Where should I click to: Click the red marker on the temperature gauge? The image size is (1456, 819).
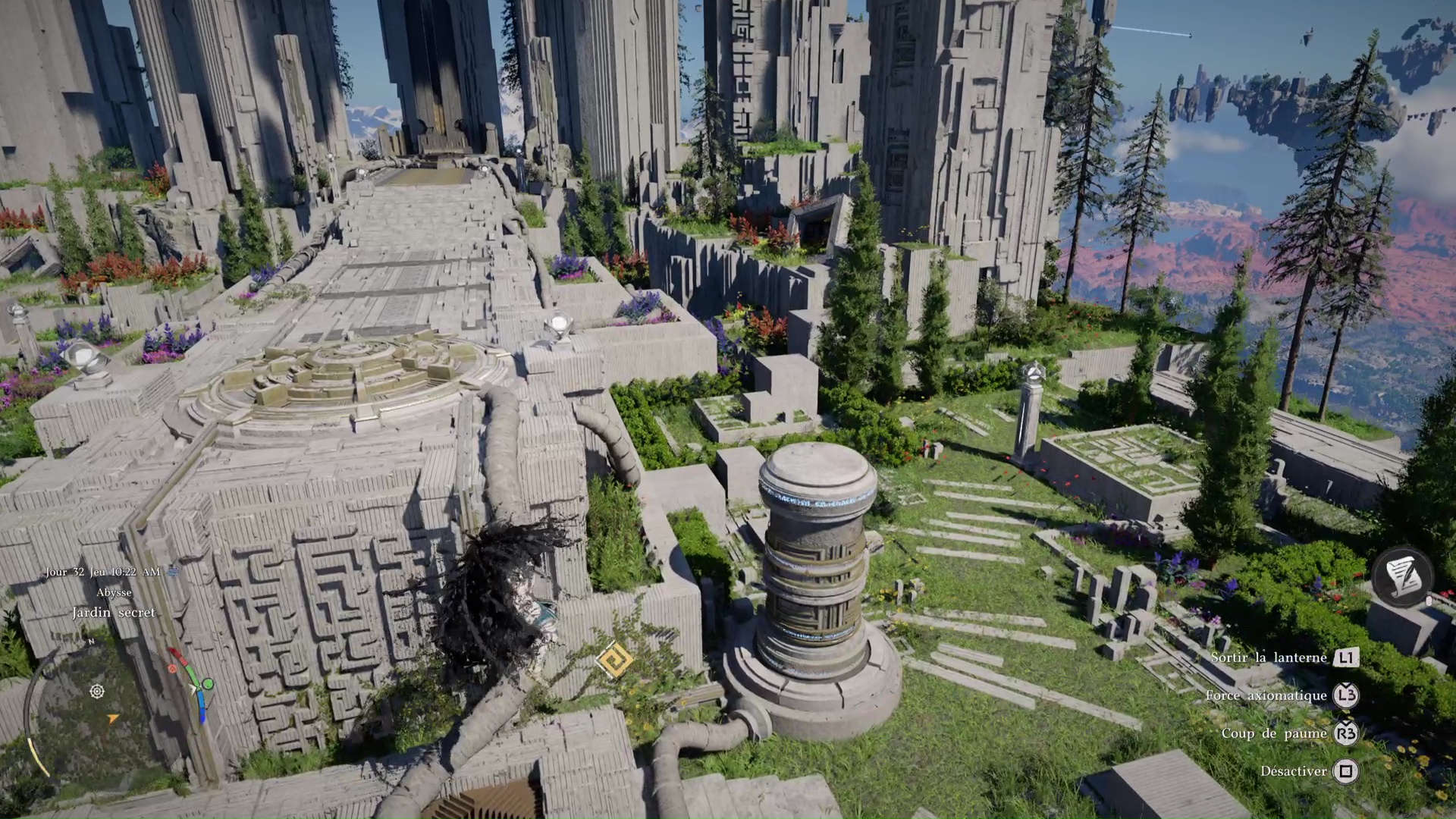point(173,668)
